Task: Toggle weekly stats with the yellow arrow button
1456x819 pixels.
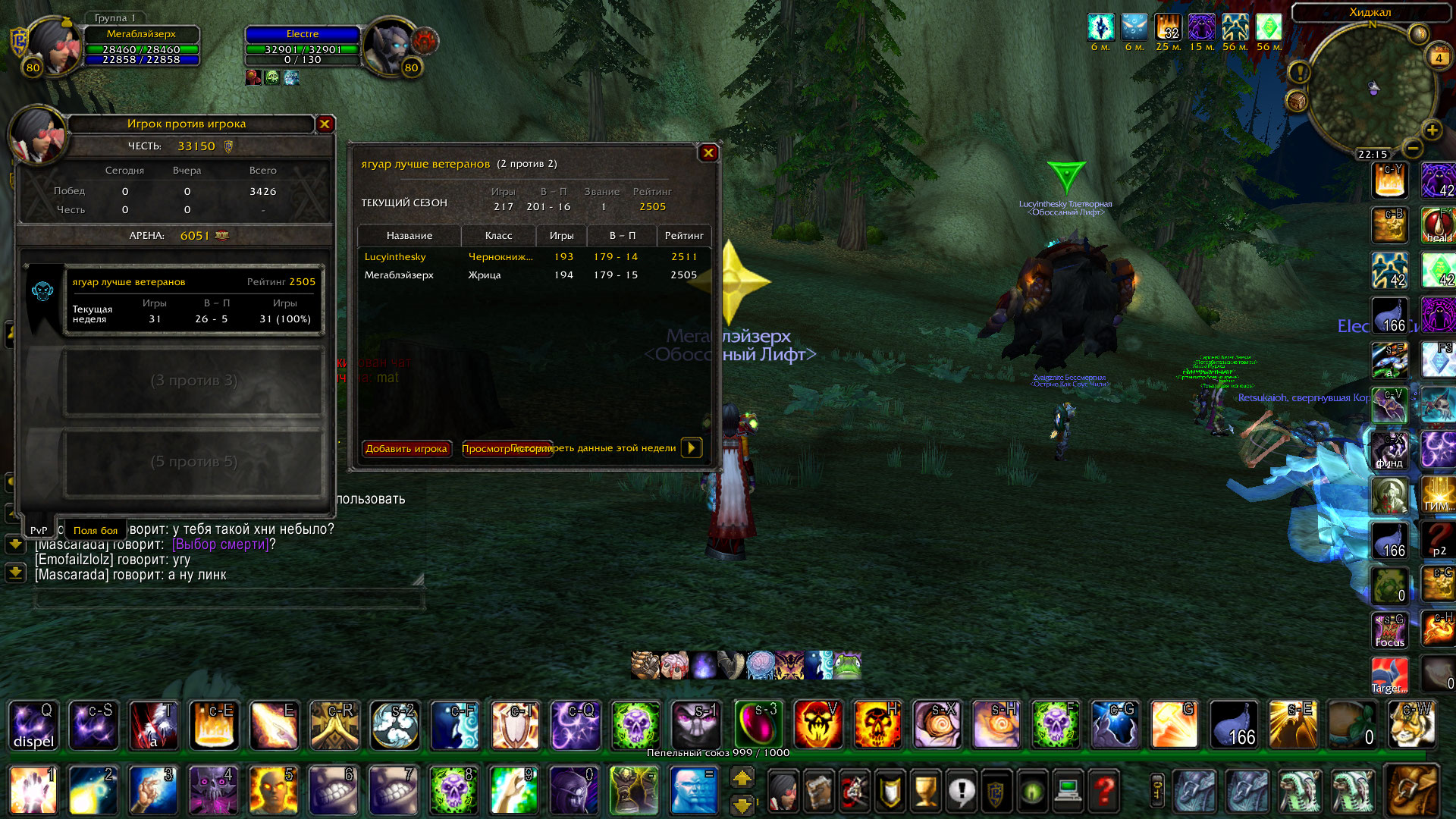Action: coord(692,447)
